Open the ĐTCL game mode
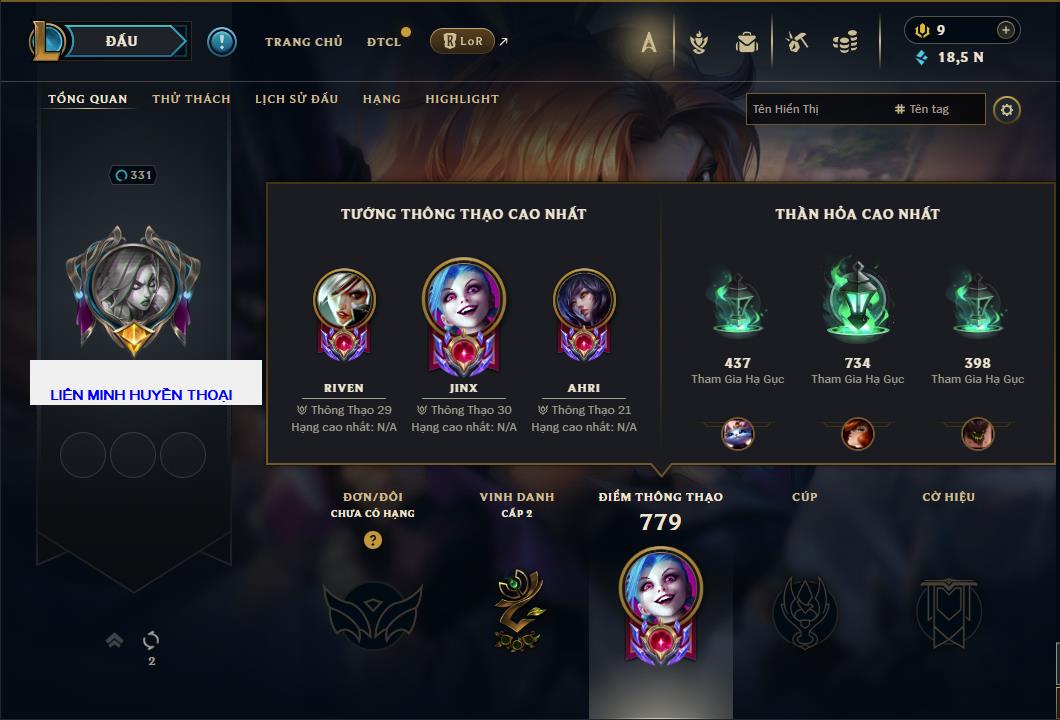 383,42
